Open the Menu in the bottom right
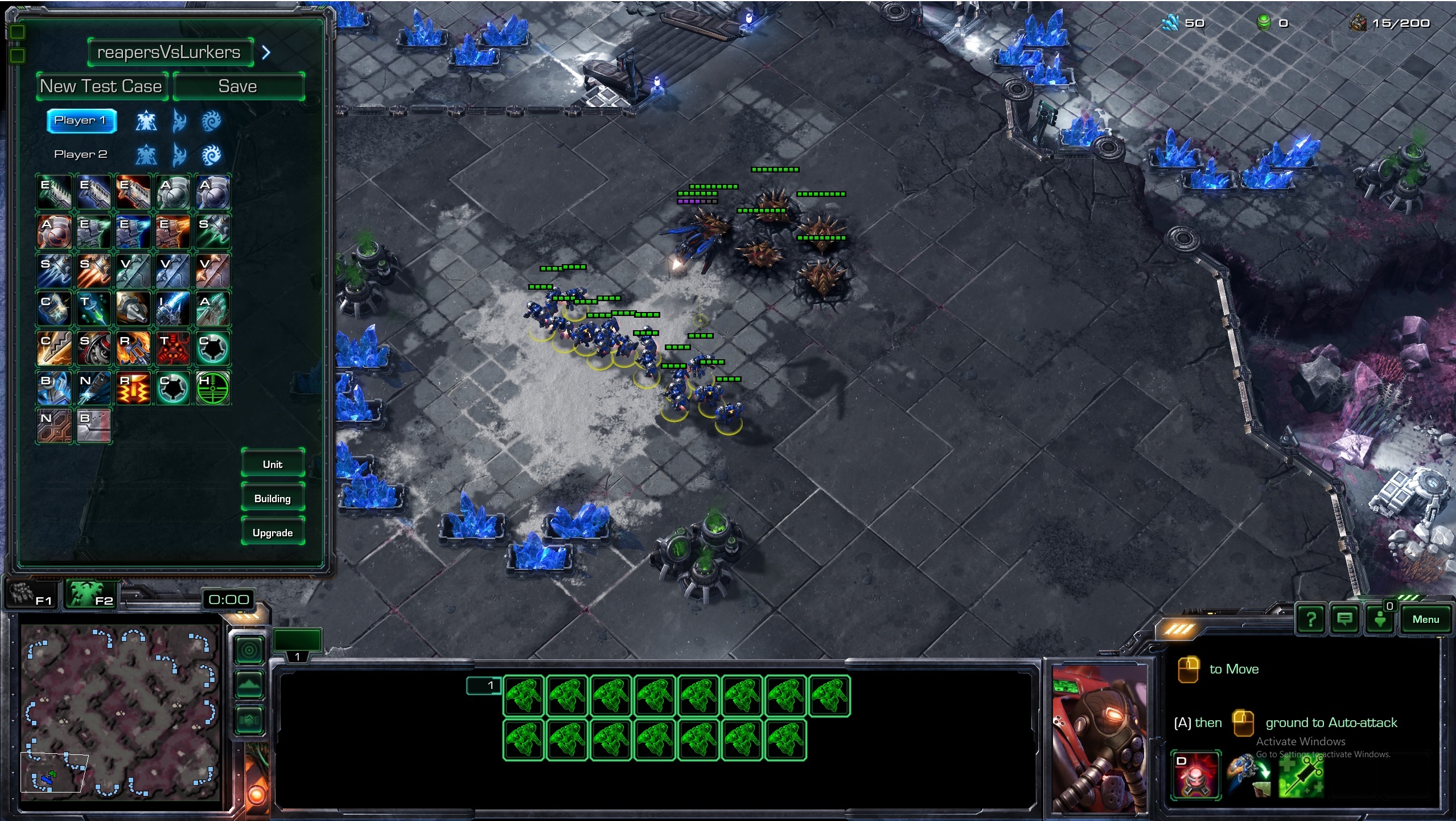This screenshot has width=1456, height=821. pos(1428,619)
